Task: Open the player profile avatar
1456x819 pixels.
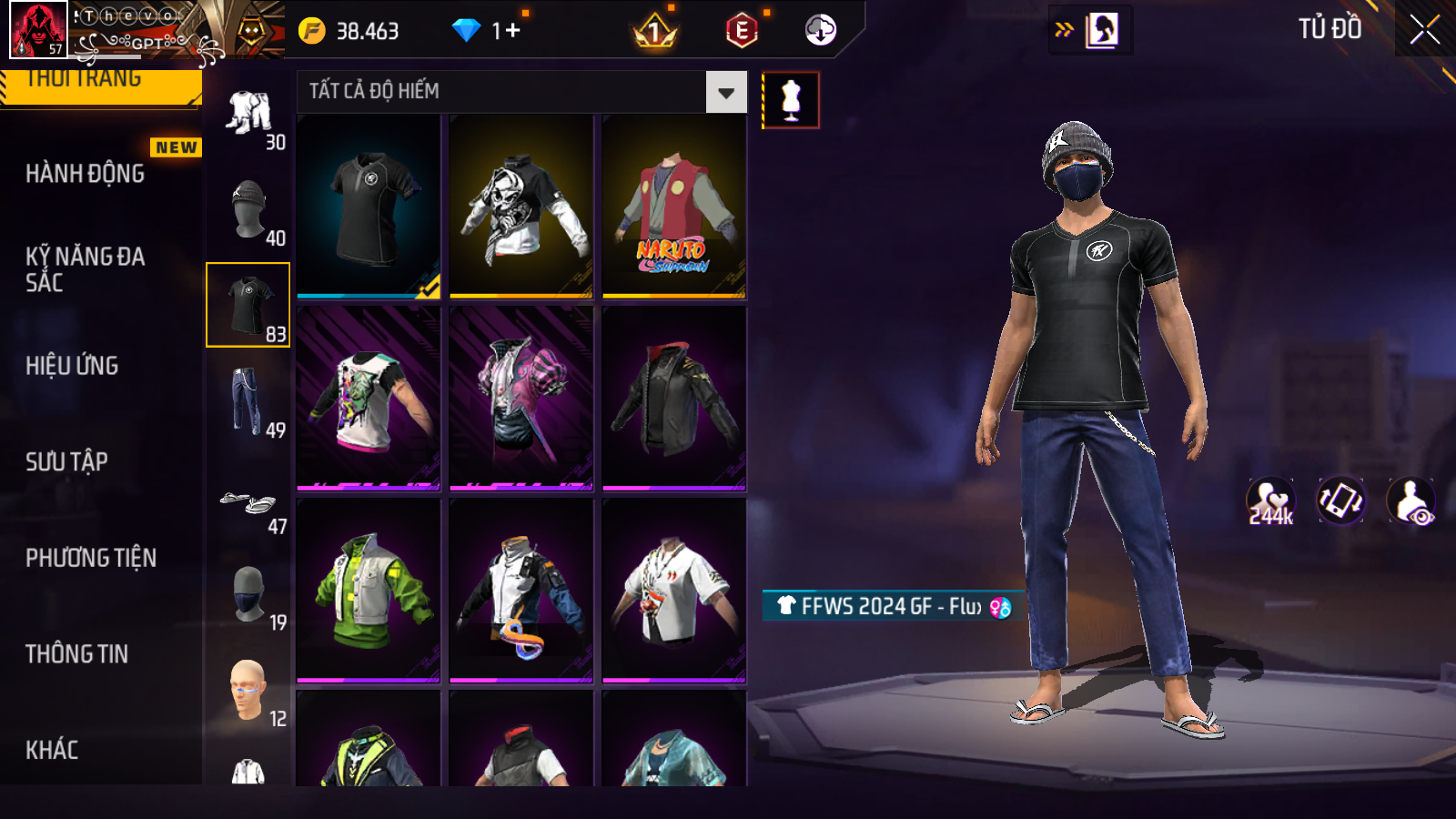Action: 38,29
